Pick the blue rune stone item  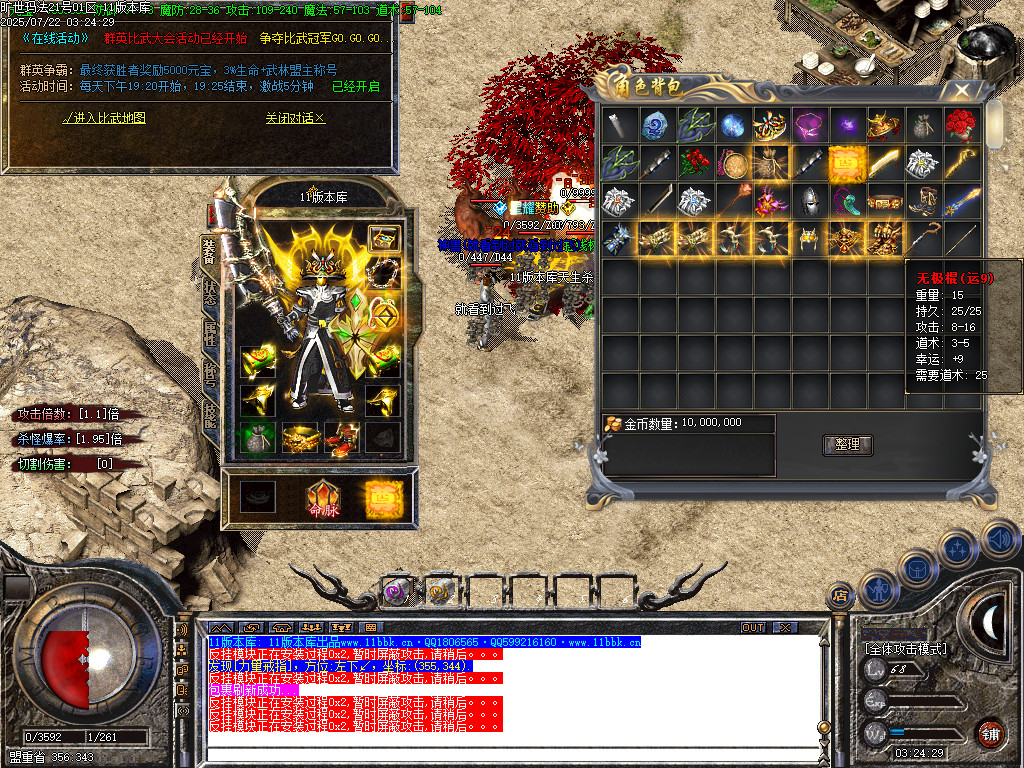657,126
